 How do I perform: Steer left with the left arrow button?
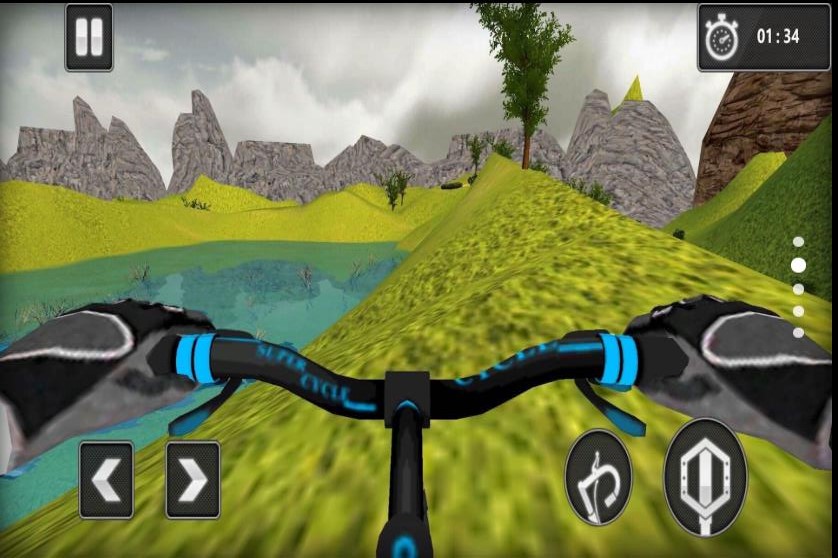[106, 480]
